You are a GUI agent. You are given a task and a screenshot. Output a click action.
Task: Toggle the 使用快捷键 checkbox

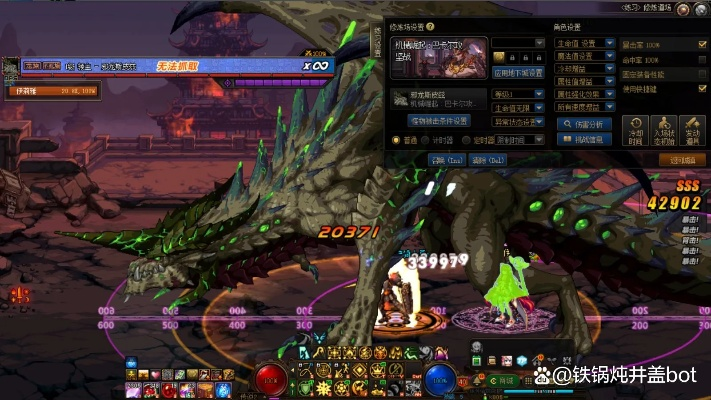702,88
